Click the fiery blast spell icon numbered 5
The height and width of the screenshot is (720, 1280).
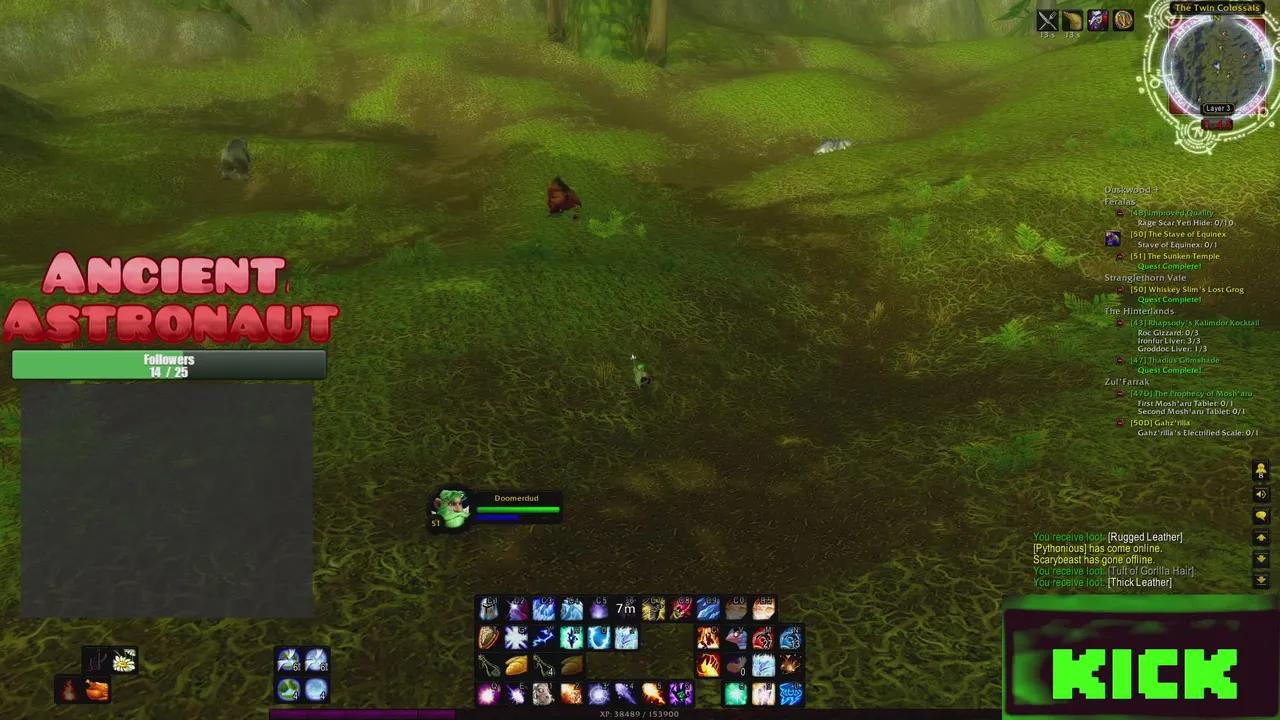655,694
